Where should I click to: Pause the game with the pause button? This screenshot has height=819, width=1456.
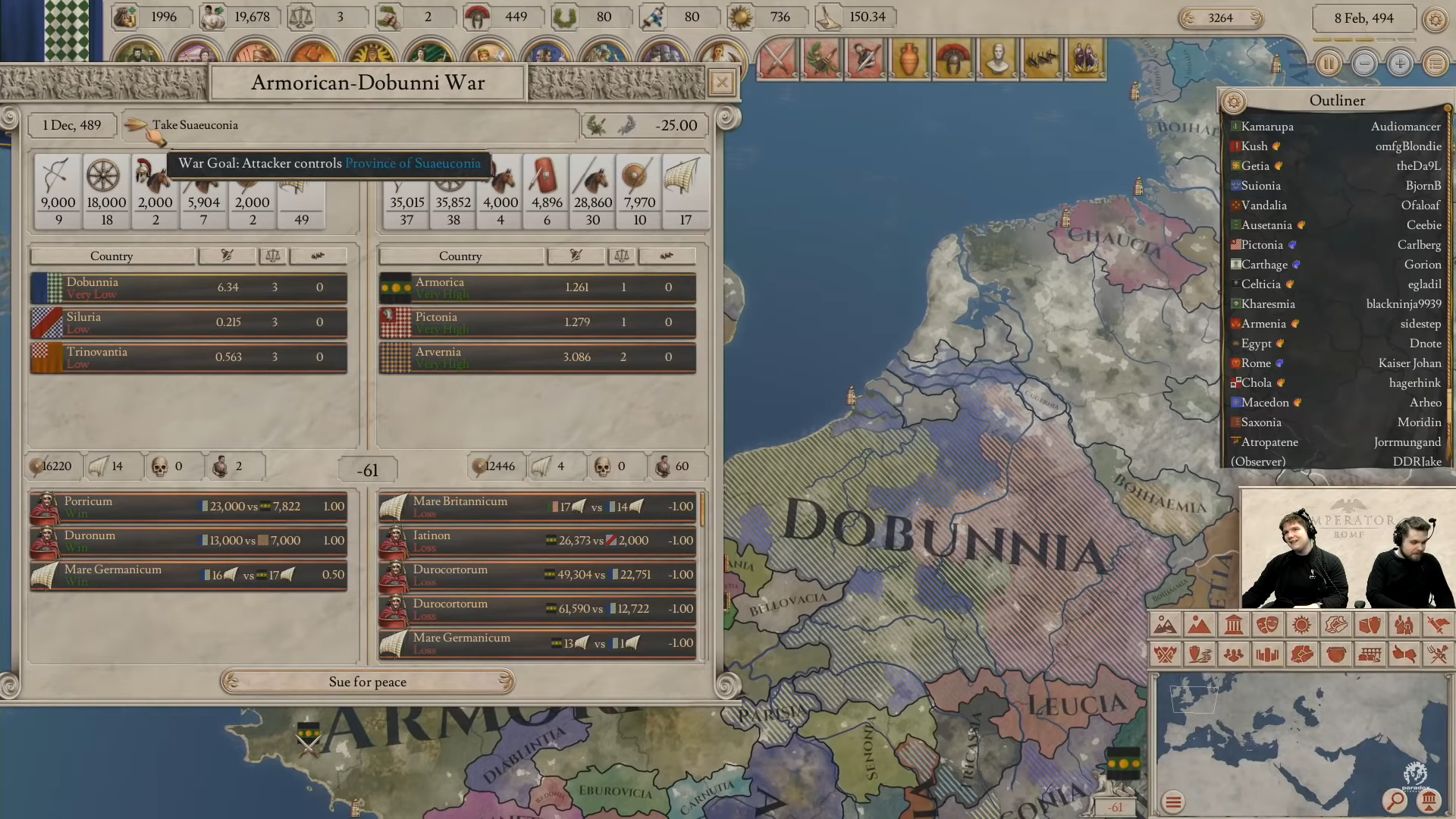click(x=1329, y=64)
